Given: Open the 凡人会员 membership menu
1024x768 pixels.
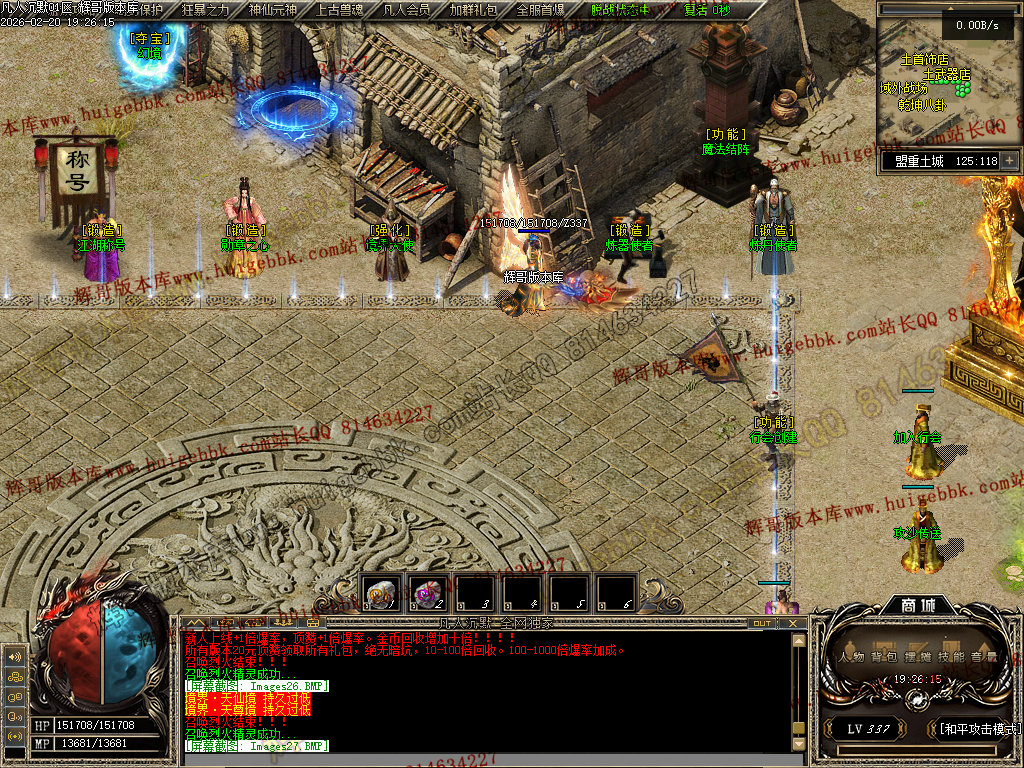Looking at the screenshot, I should tap(406, 10).
